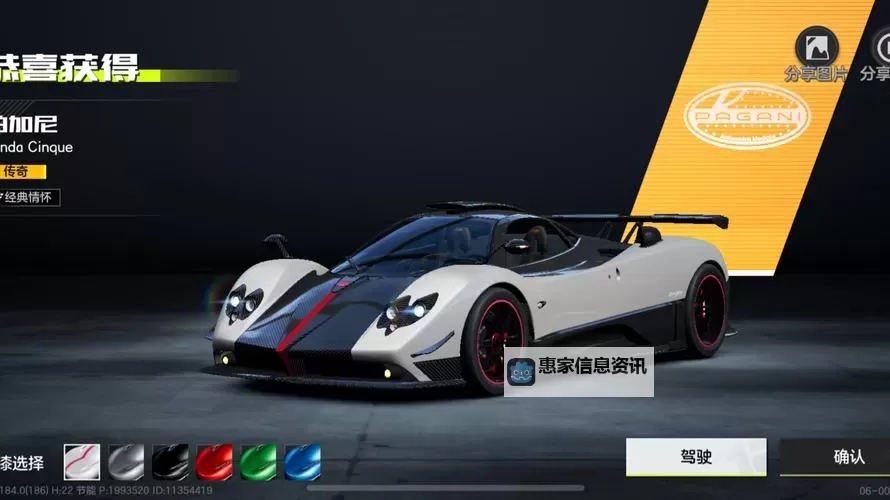890x500 pixels.
Task: Open the 分享图片 share image icon
Action: coord(815,45)
